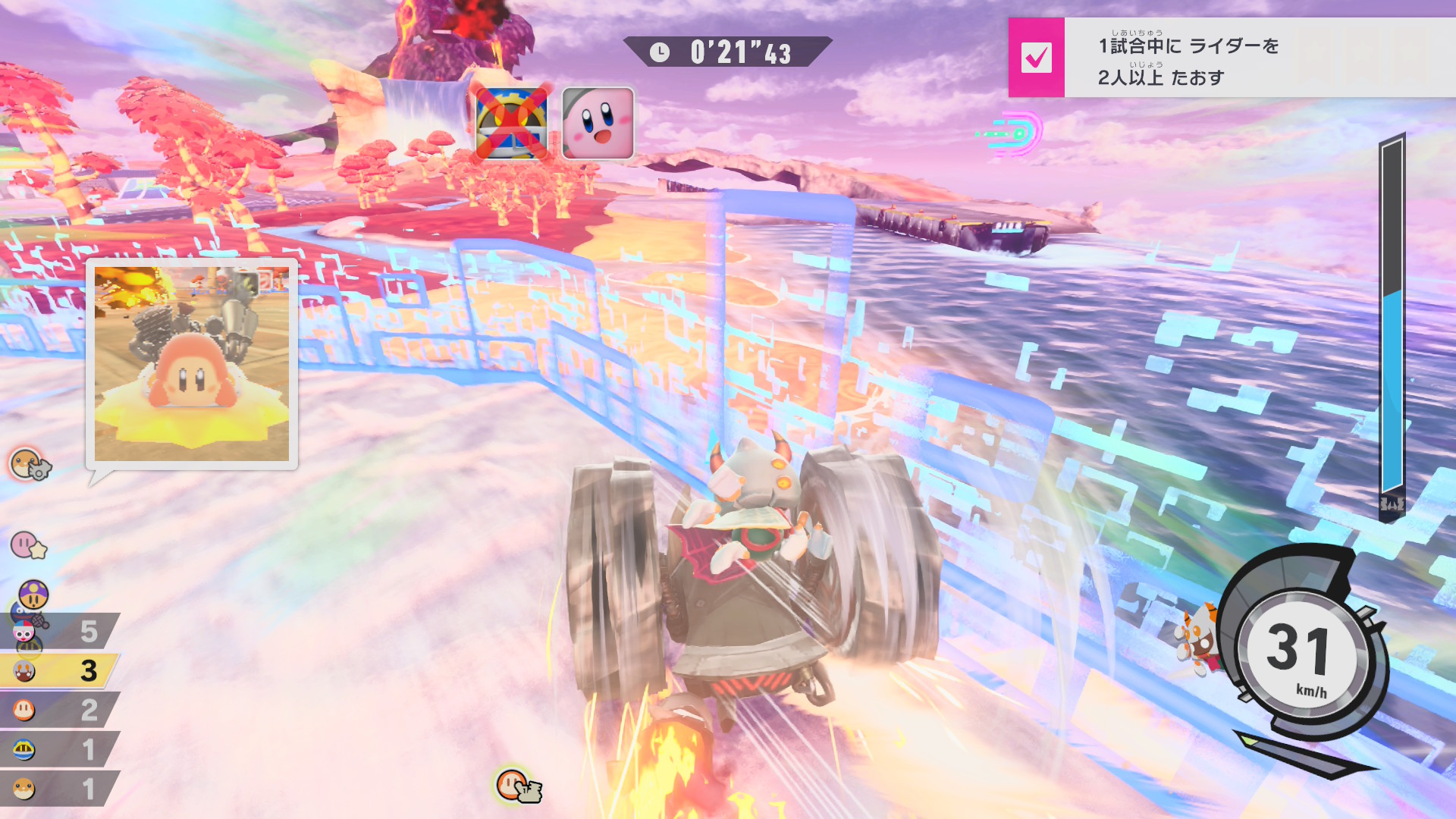Click the Kirby icon with star badge

click(x=28, y=544)
